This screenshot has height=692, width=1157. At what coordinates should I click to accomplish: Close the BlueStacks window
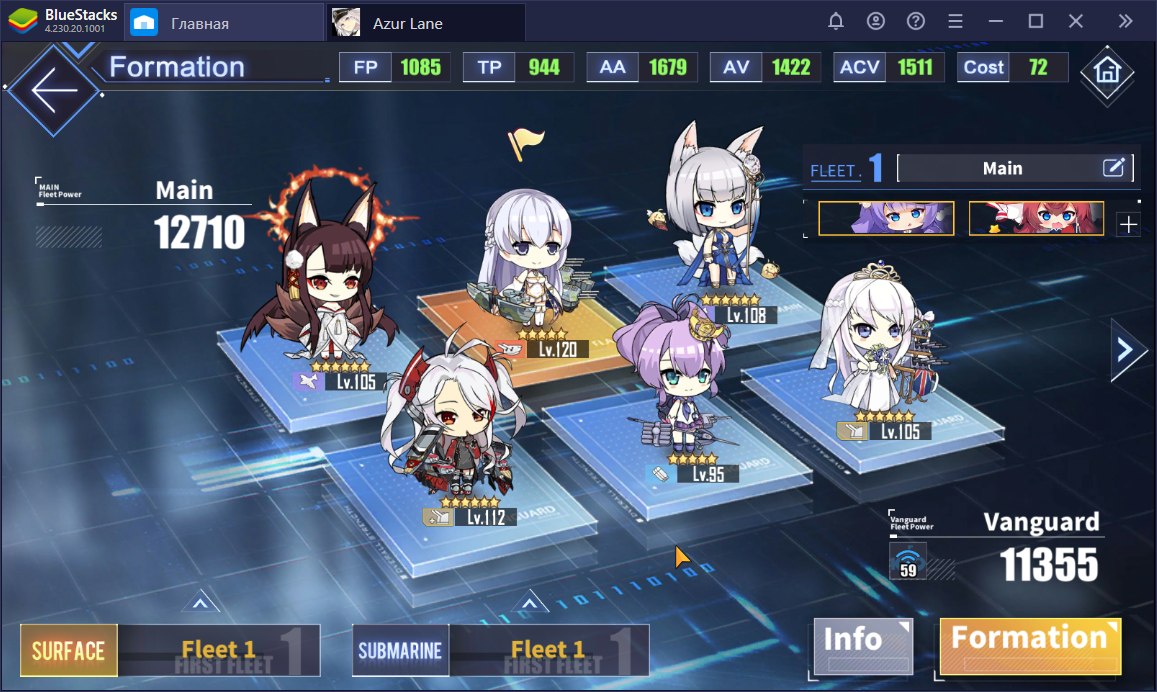pos(1075,21)
